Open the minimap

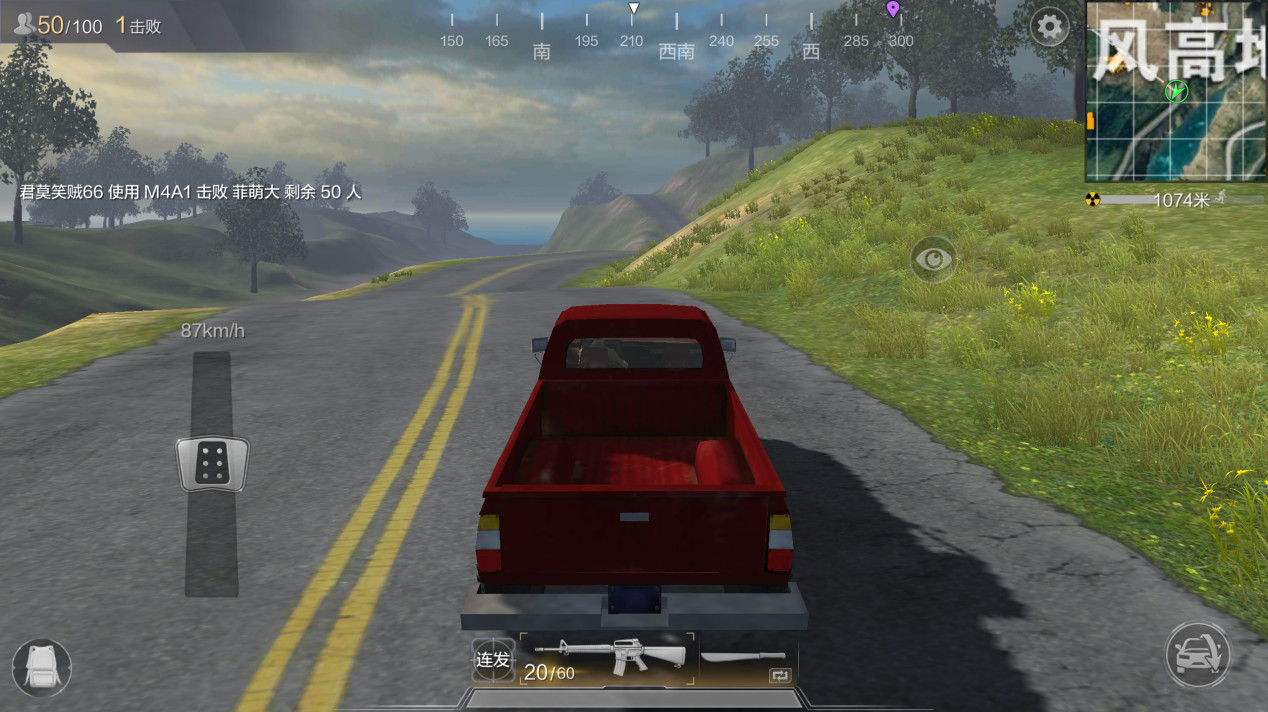[x=1176, y=91]
